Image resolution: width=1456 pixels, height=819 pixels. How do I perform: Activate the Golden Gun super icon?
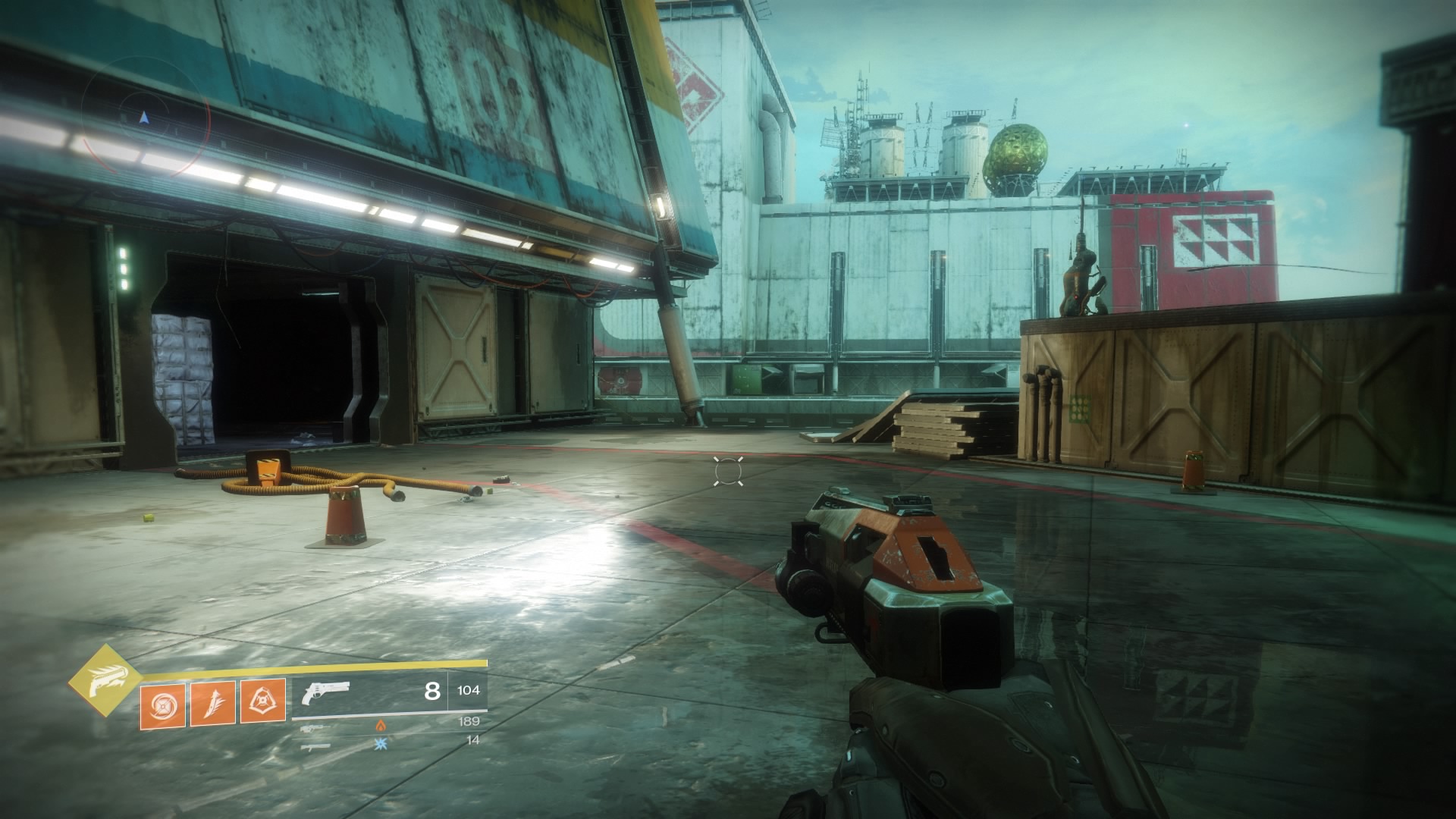105,681
